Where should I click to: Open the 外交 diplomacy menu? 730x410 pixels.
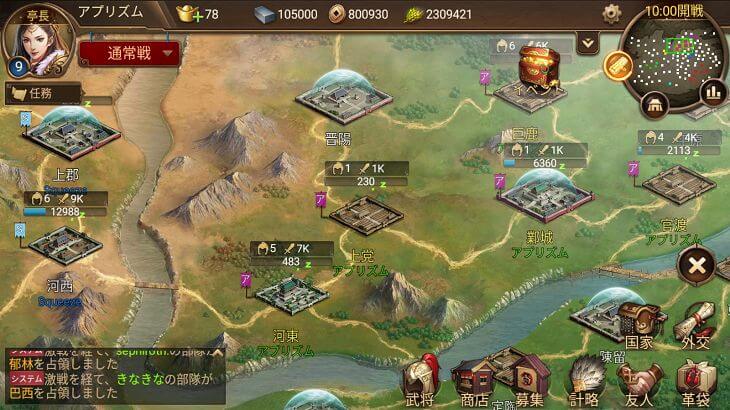click(x=695, y=325)
